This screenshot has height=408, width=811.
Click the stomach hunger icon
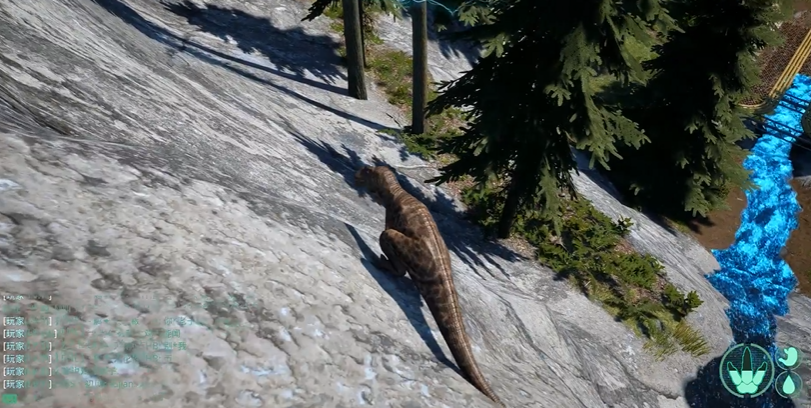789,357
